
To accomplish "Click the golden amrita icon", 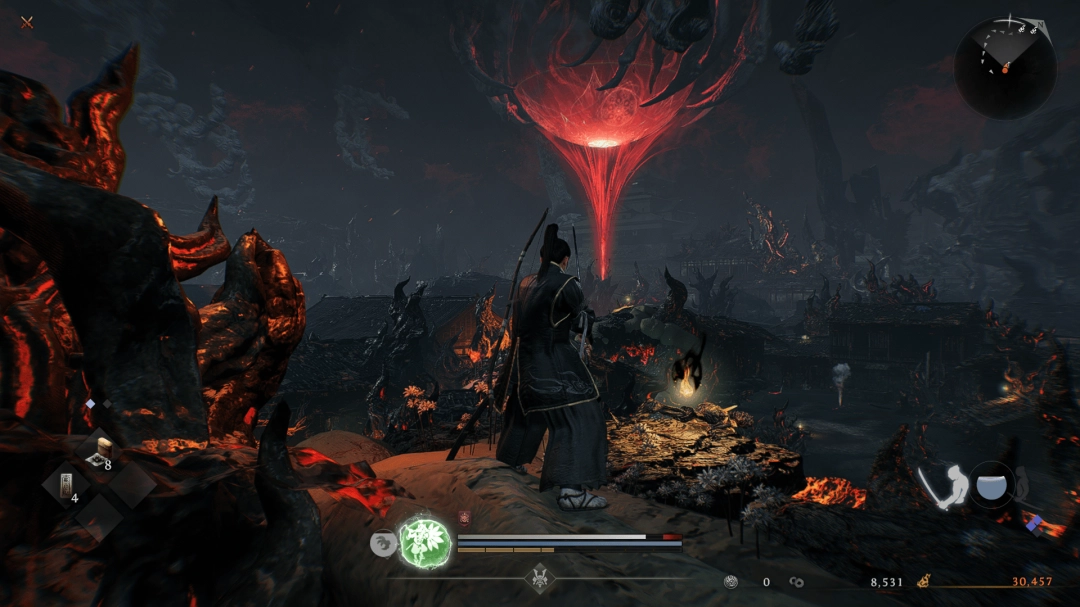I will [x=924, y=581].
